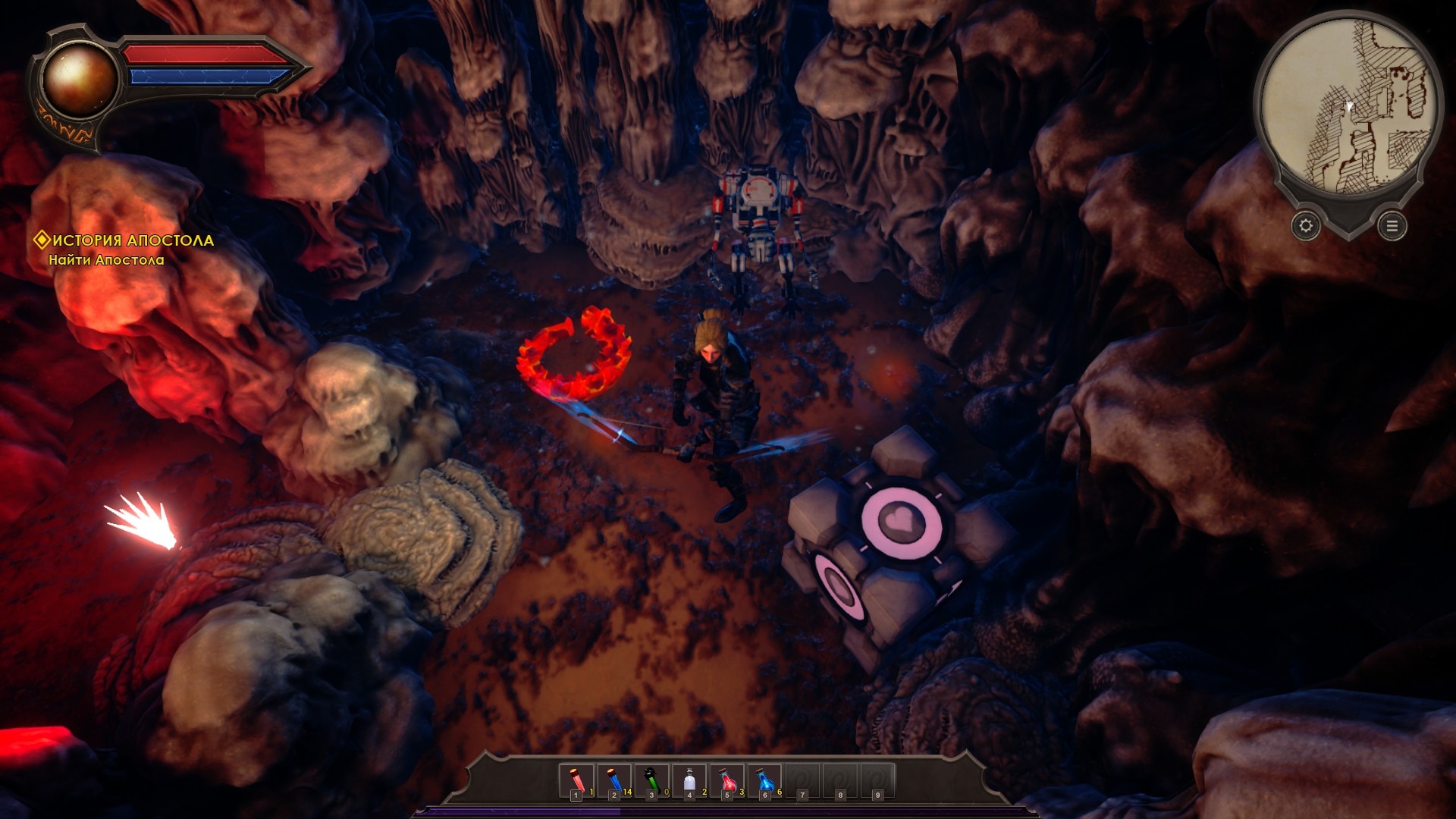
Task: Open the three-line menu button
Action: [1392, 226]
